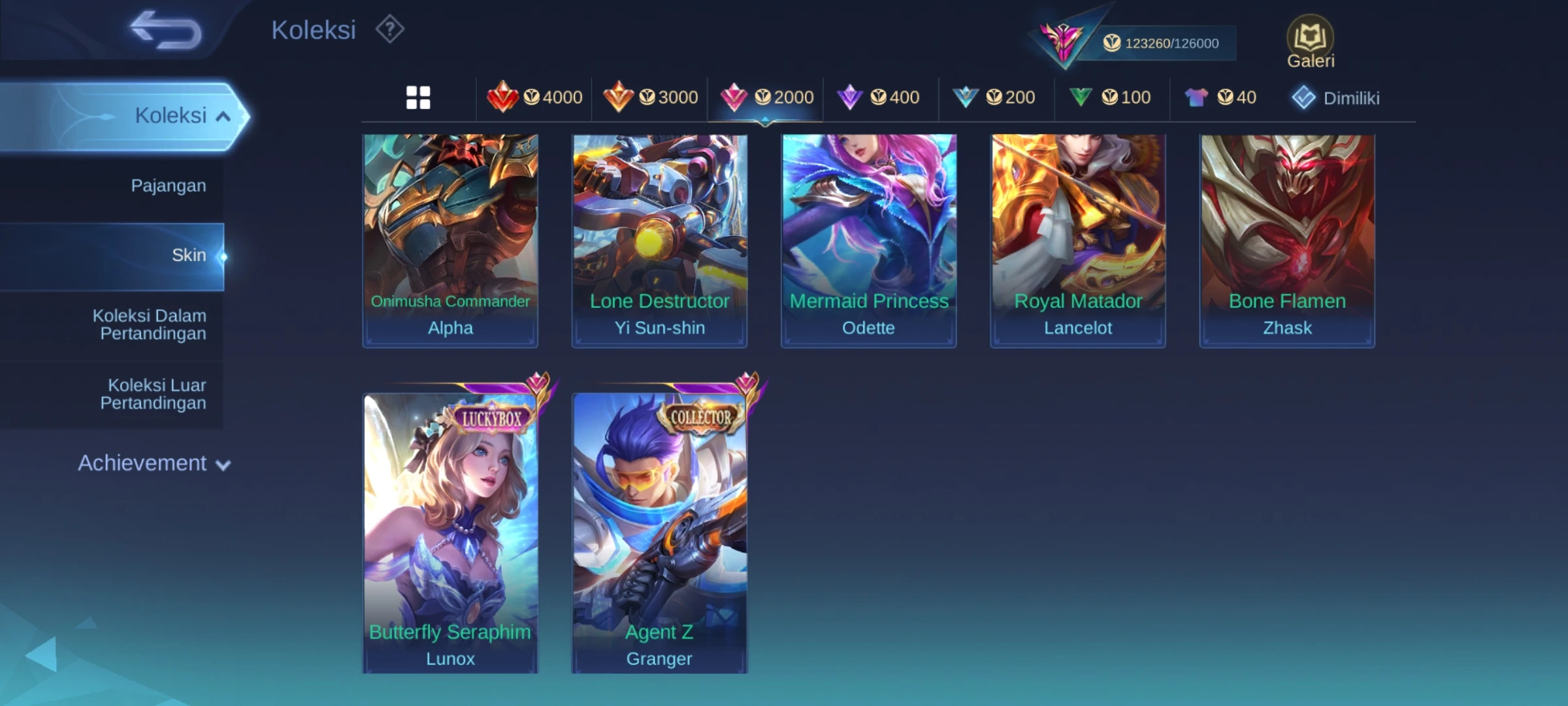Show the 100 point tier skins
The height and width of the screenshot is (706, 1568).
1110,97
